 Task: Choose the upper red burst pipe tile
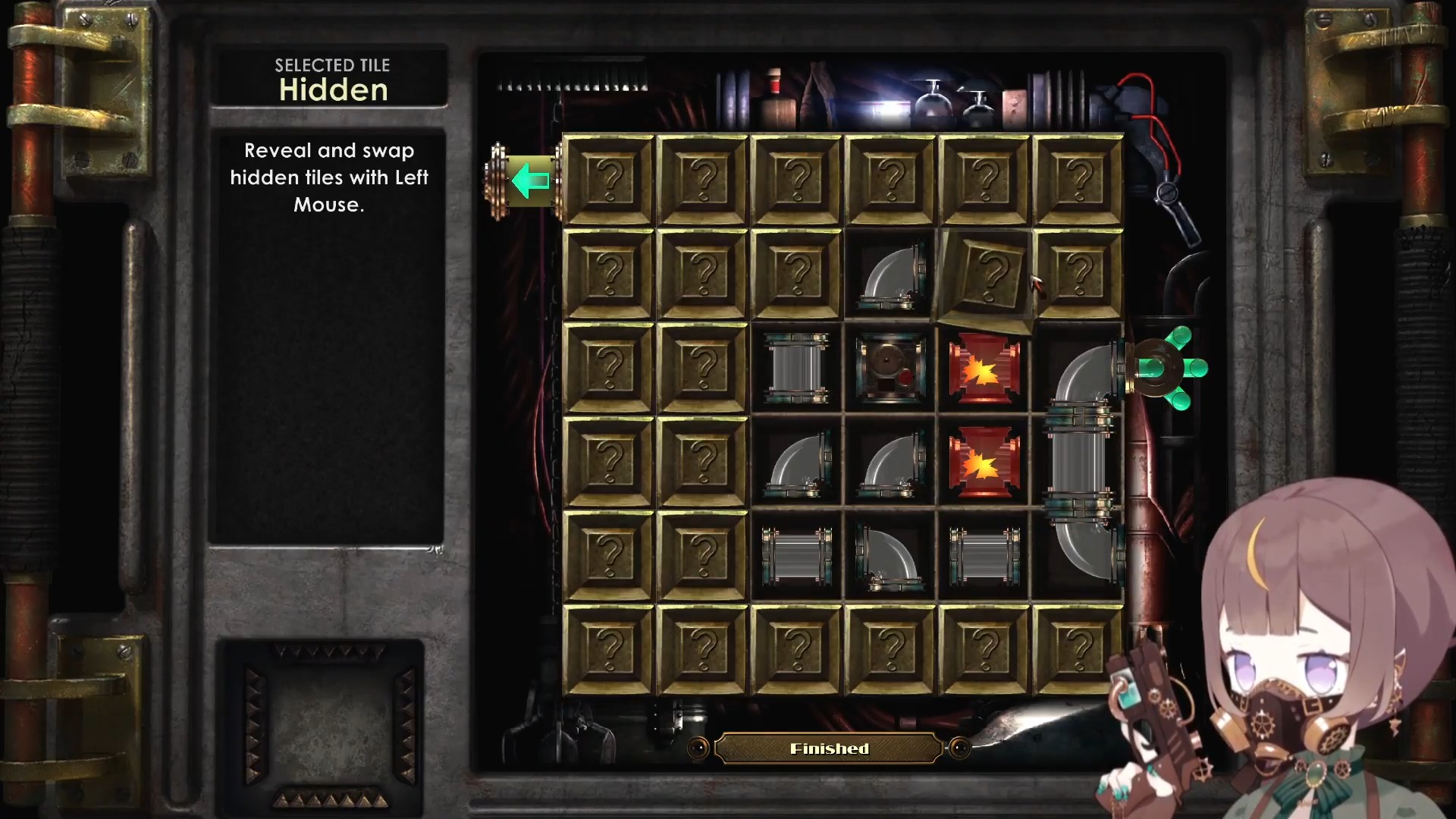pos(984,369)
